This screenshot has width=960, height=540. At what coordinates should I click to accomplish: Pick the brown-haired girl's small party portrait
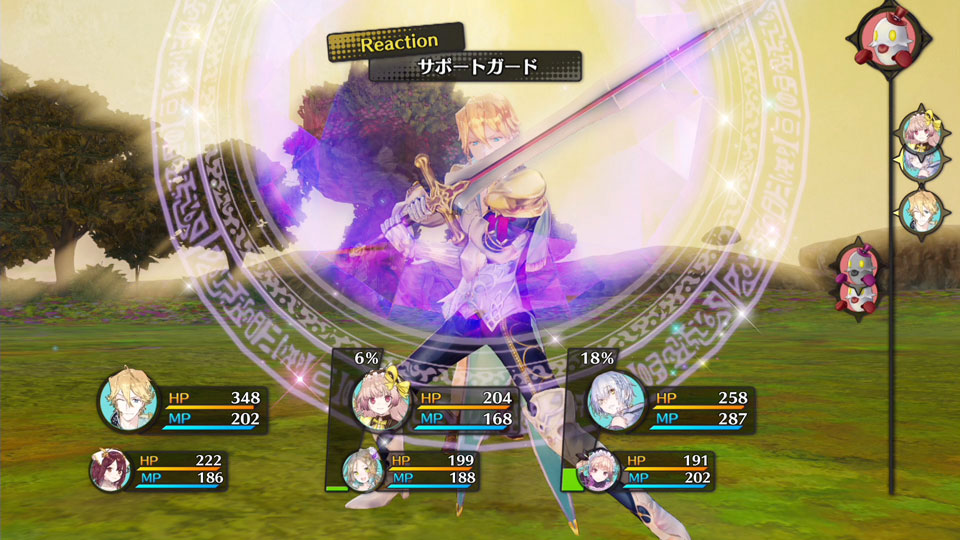coord(363,471)
